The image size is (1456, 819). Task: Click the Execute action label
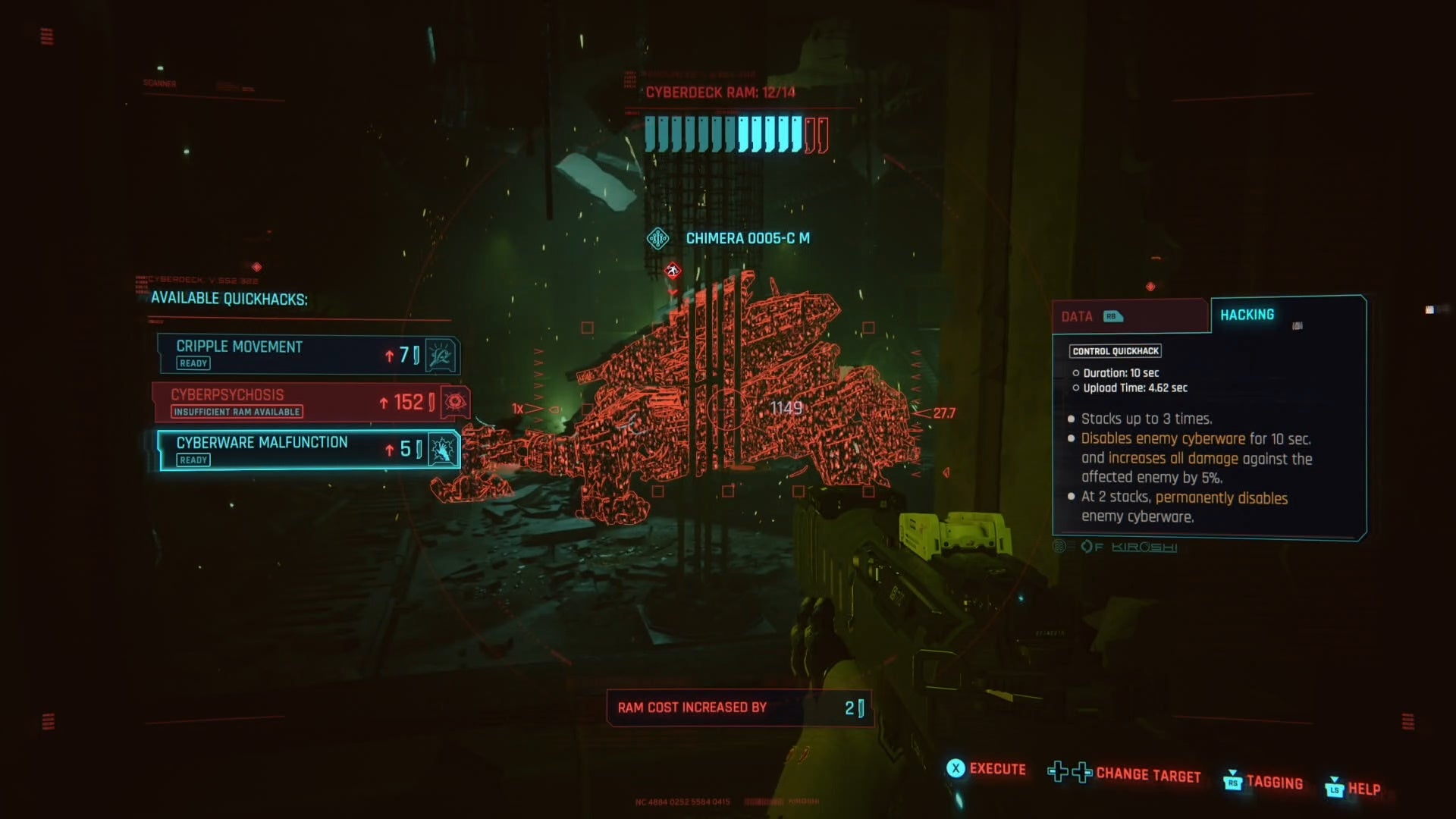coord(997,769)
